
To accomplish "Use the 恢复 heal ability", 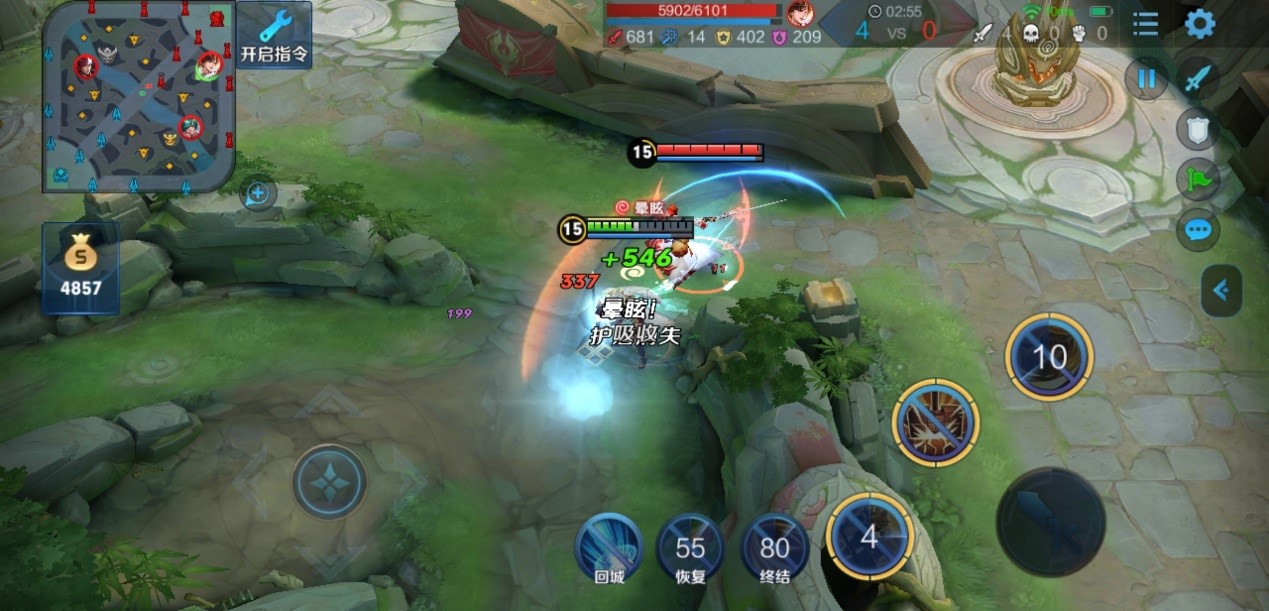I will 690,547.
